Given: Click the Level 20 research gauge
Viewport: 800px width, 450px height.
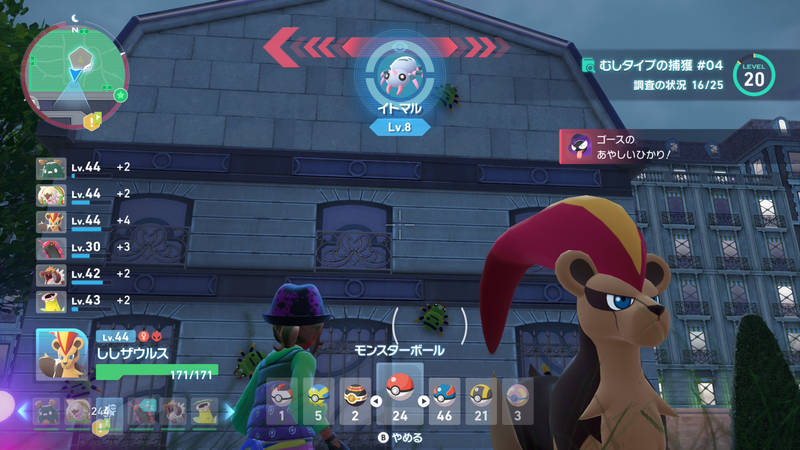Looking at the screenshot, I should [757, 75].
